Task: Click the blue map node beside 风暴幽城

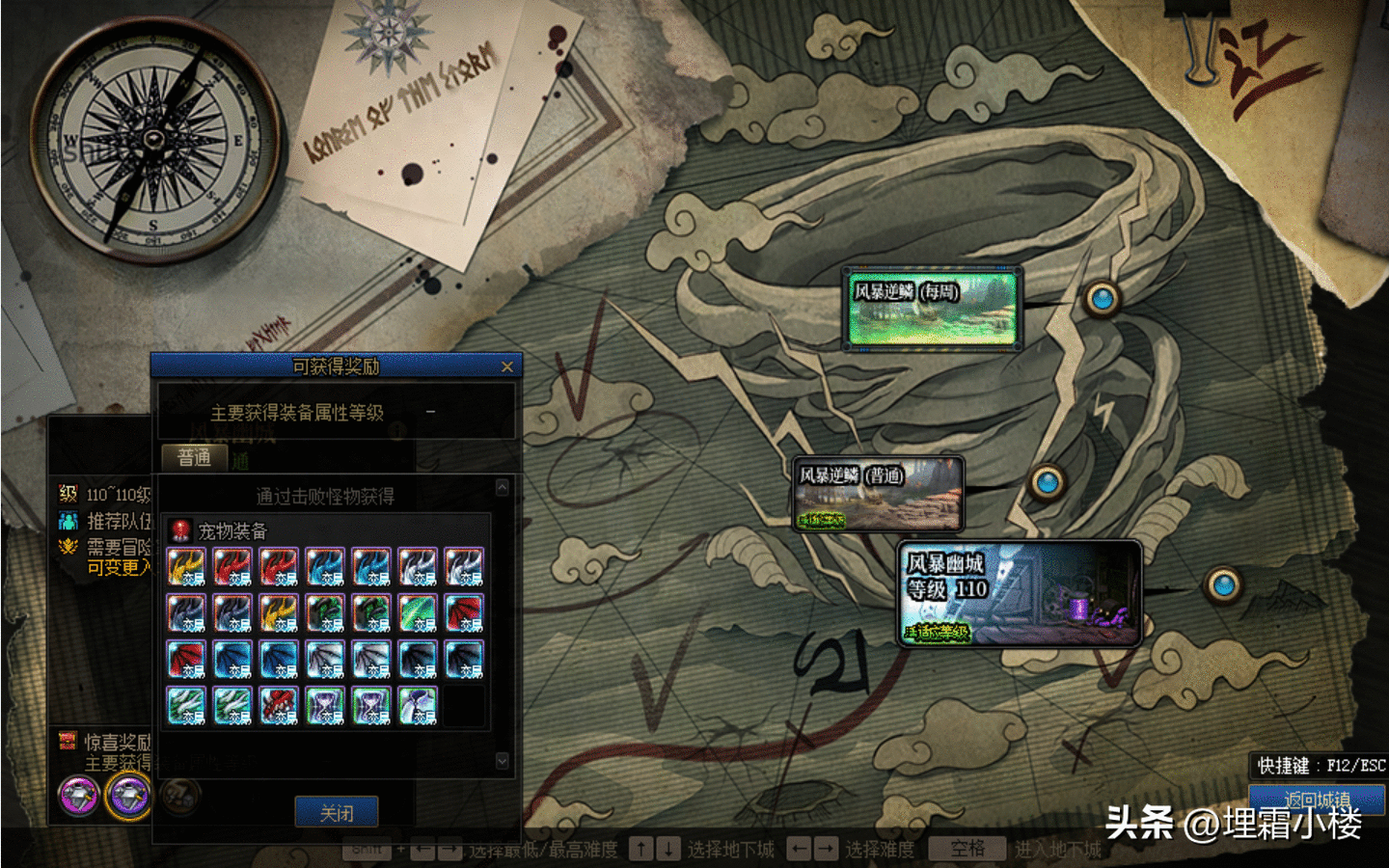Action: click(1223, 583)
